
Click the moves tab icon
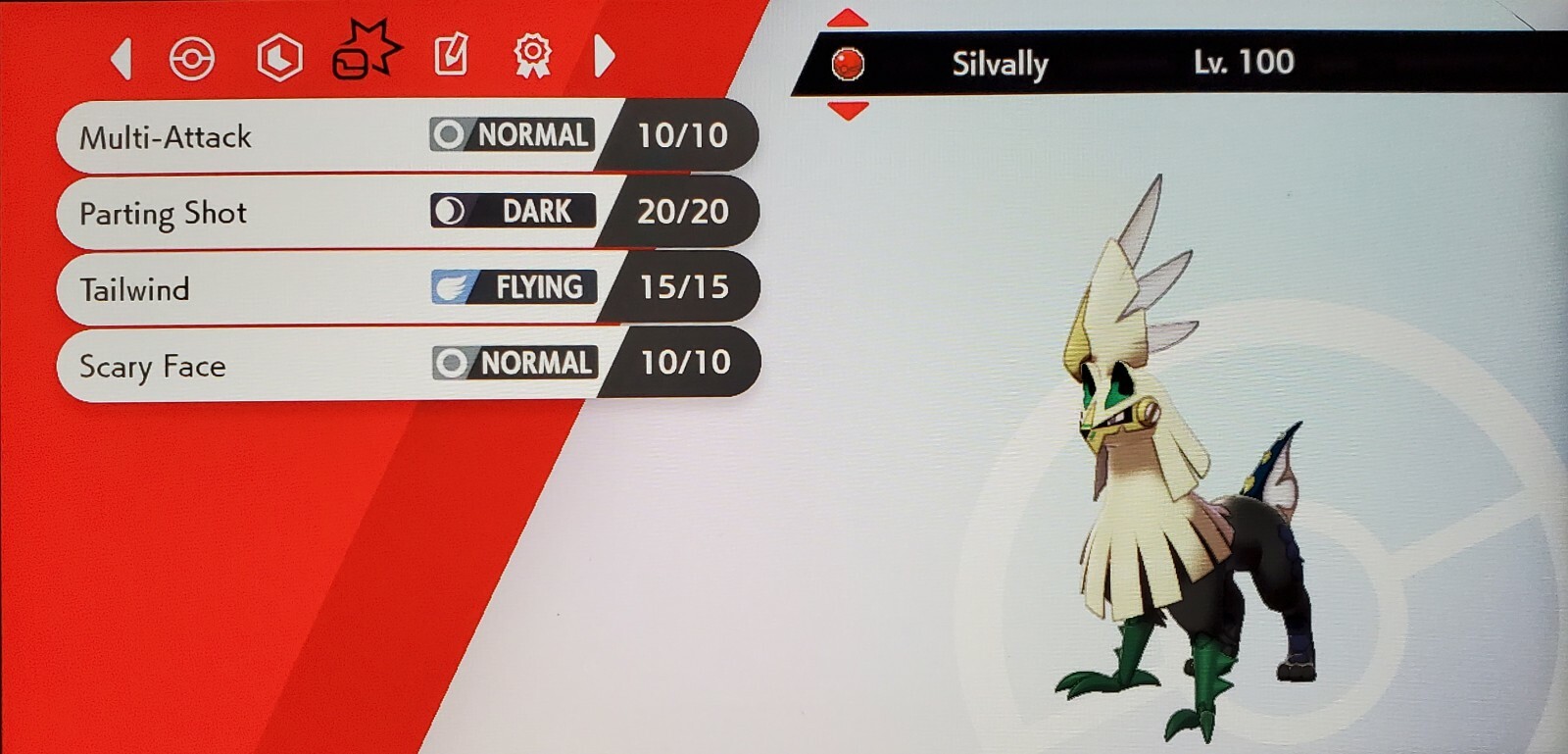click(x=366, y=56)
